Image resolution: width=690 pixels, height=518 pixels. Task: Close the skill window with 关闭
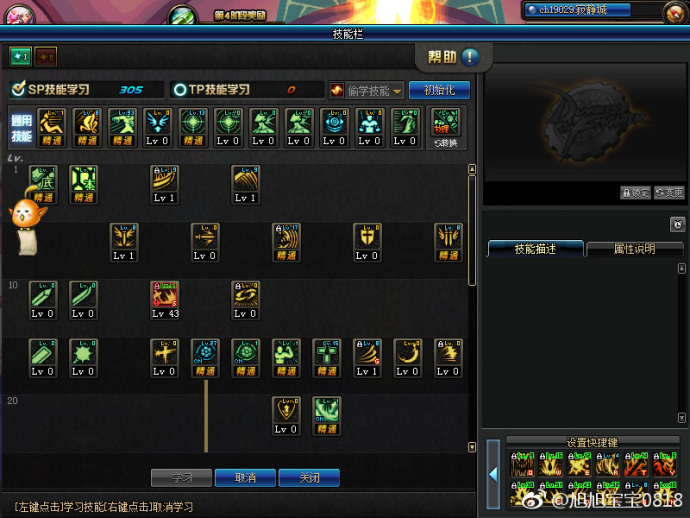tap(309, 478)
